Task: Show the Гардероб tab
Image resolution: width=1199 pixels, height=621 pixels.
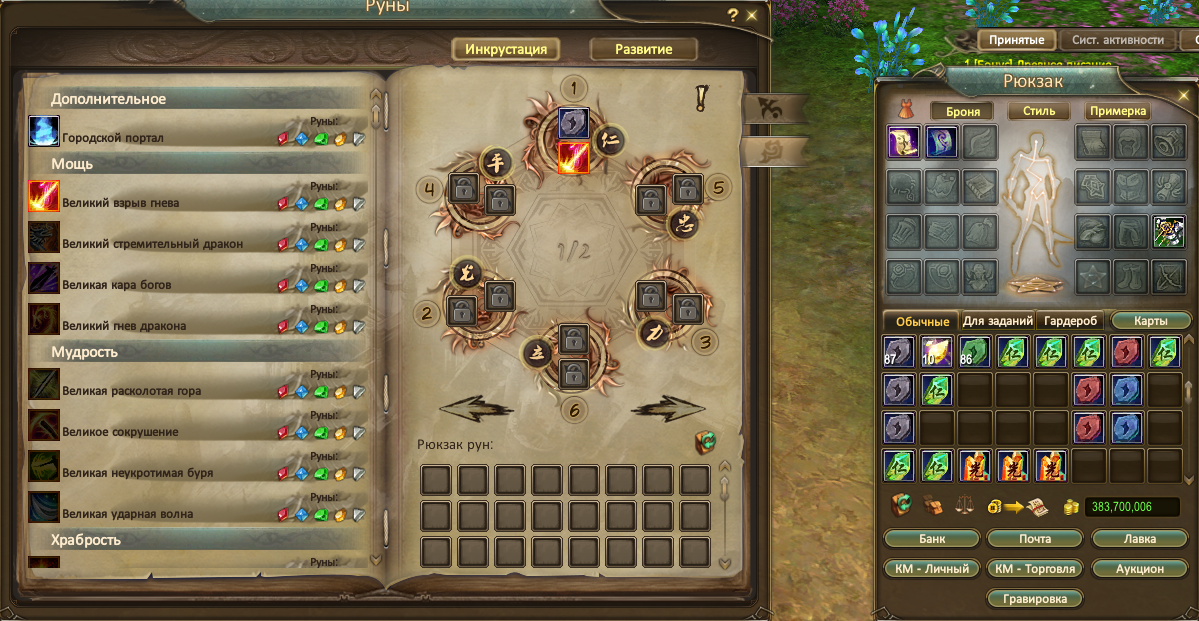Action: tap(1069, 321)
